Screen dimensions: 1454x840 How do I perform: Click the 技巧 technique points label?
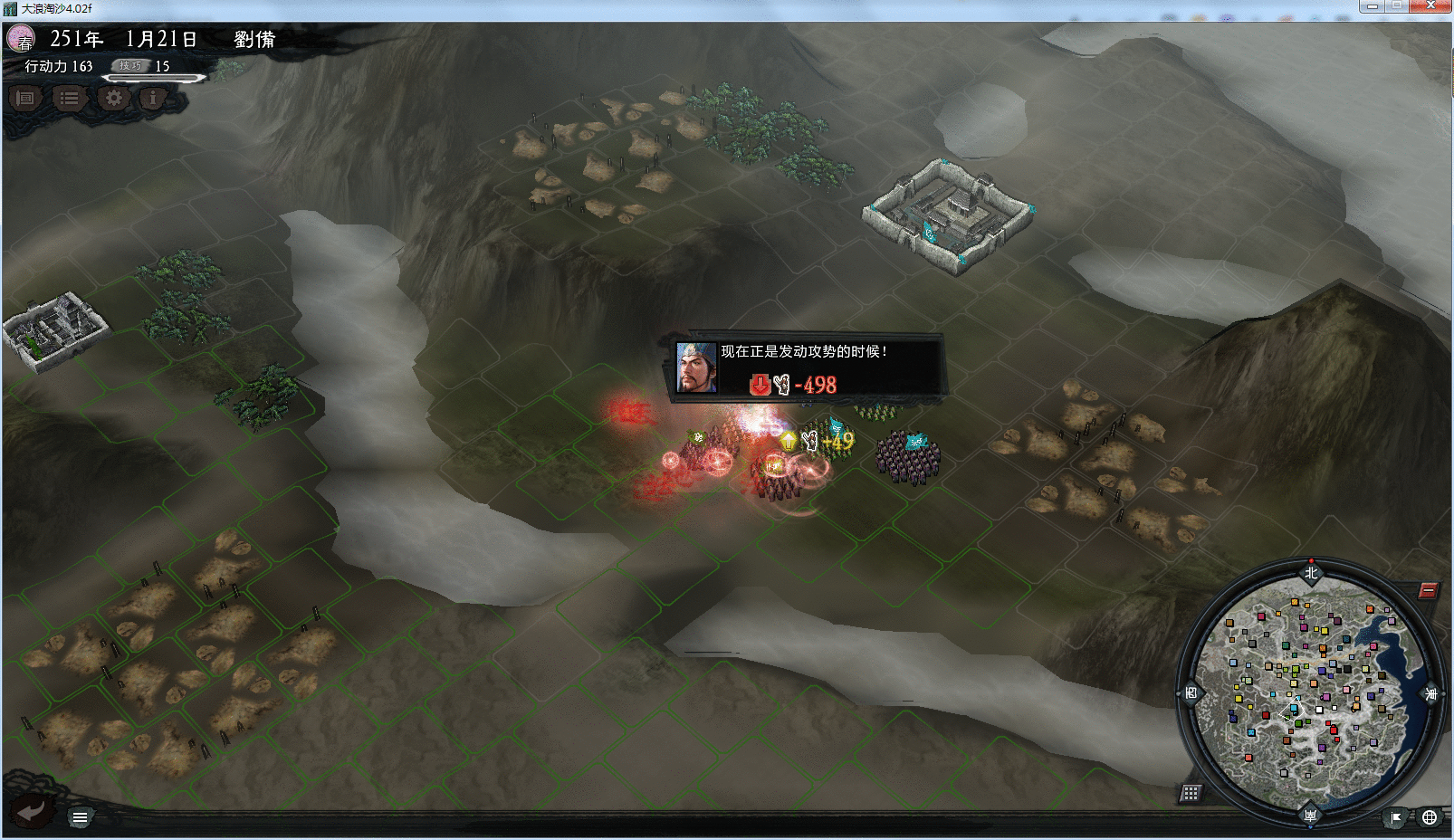point(130,66)
